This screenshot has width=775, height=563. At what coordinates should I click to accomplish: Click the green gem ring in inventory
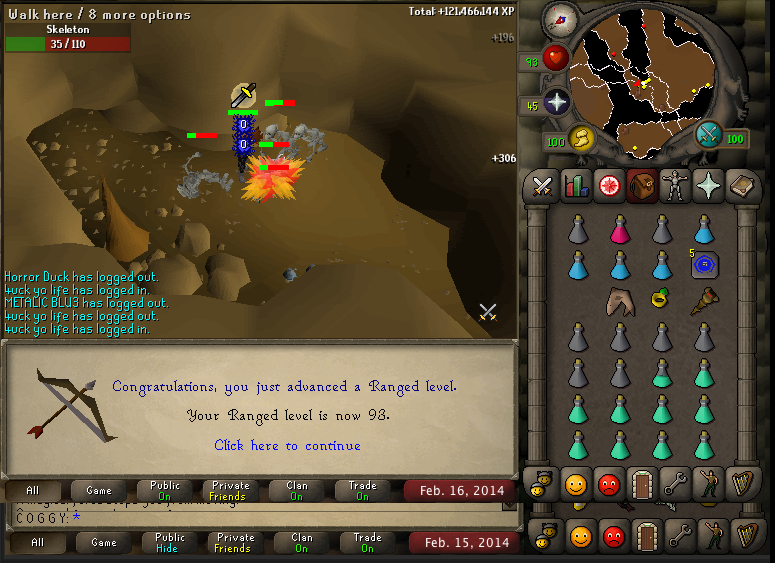(660, 297)
